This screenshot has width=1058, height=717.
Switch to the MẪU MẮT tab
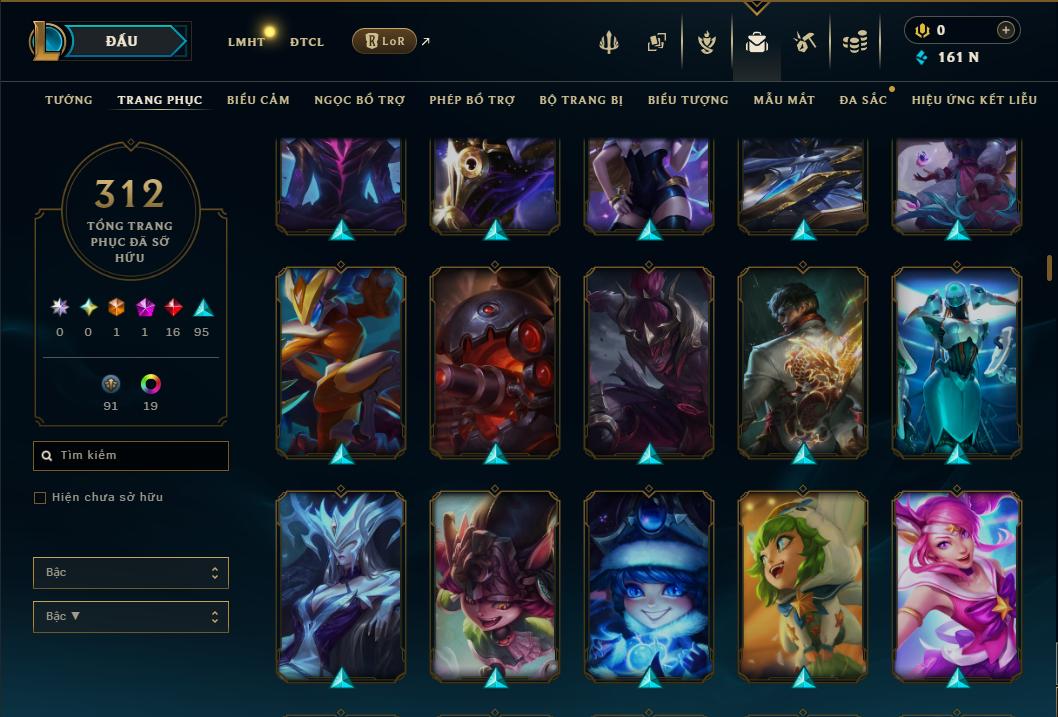coord(784,100)
